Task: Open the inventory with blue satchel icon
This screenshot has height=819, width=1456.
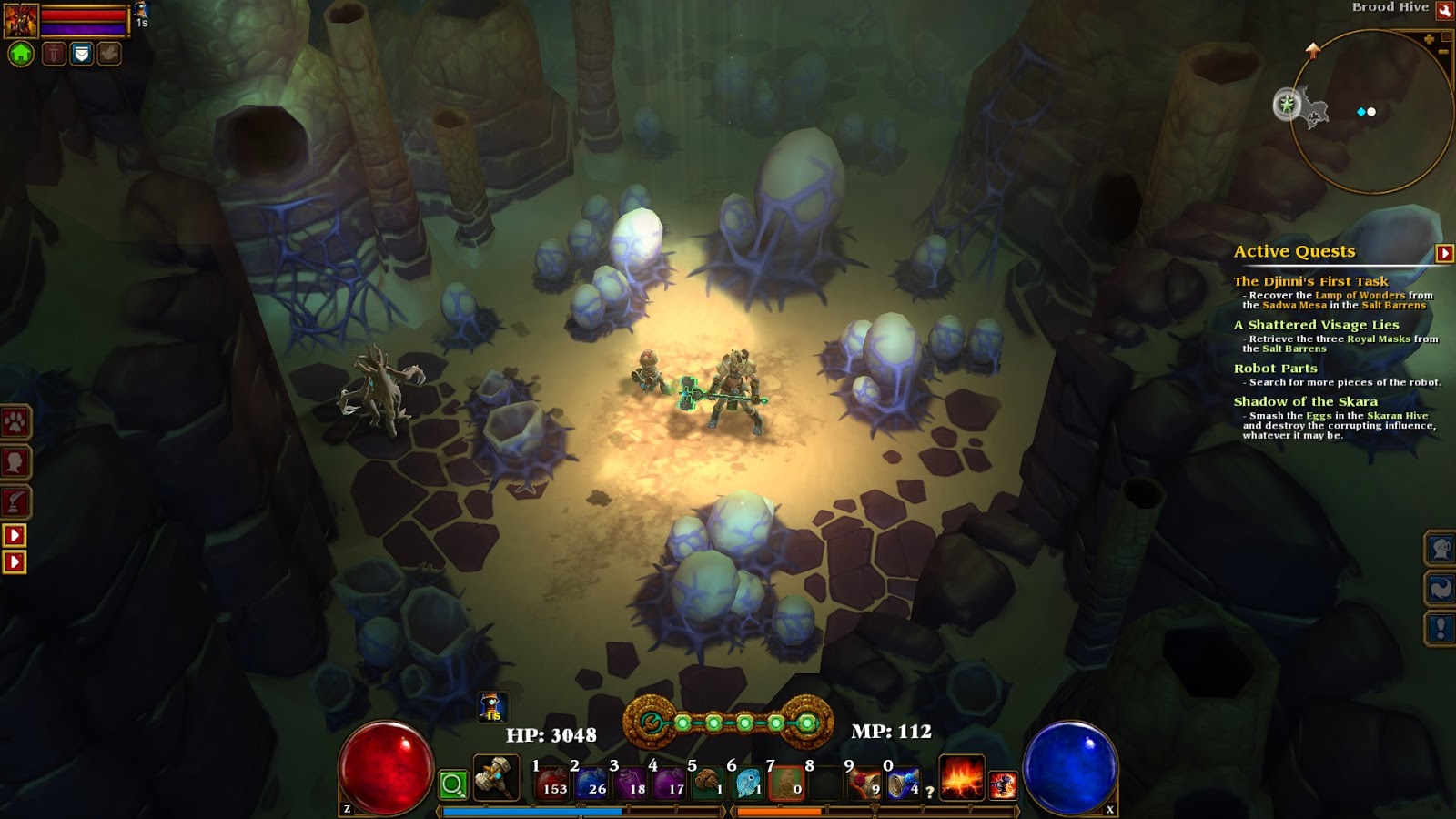Action: point(81,55)
